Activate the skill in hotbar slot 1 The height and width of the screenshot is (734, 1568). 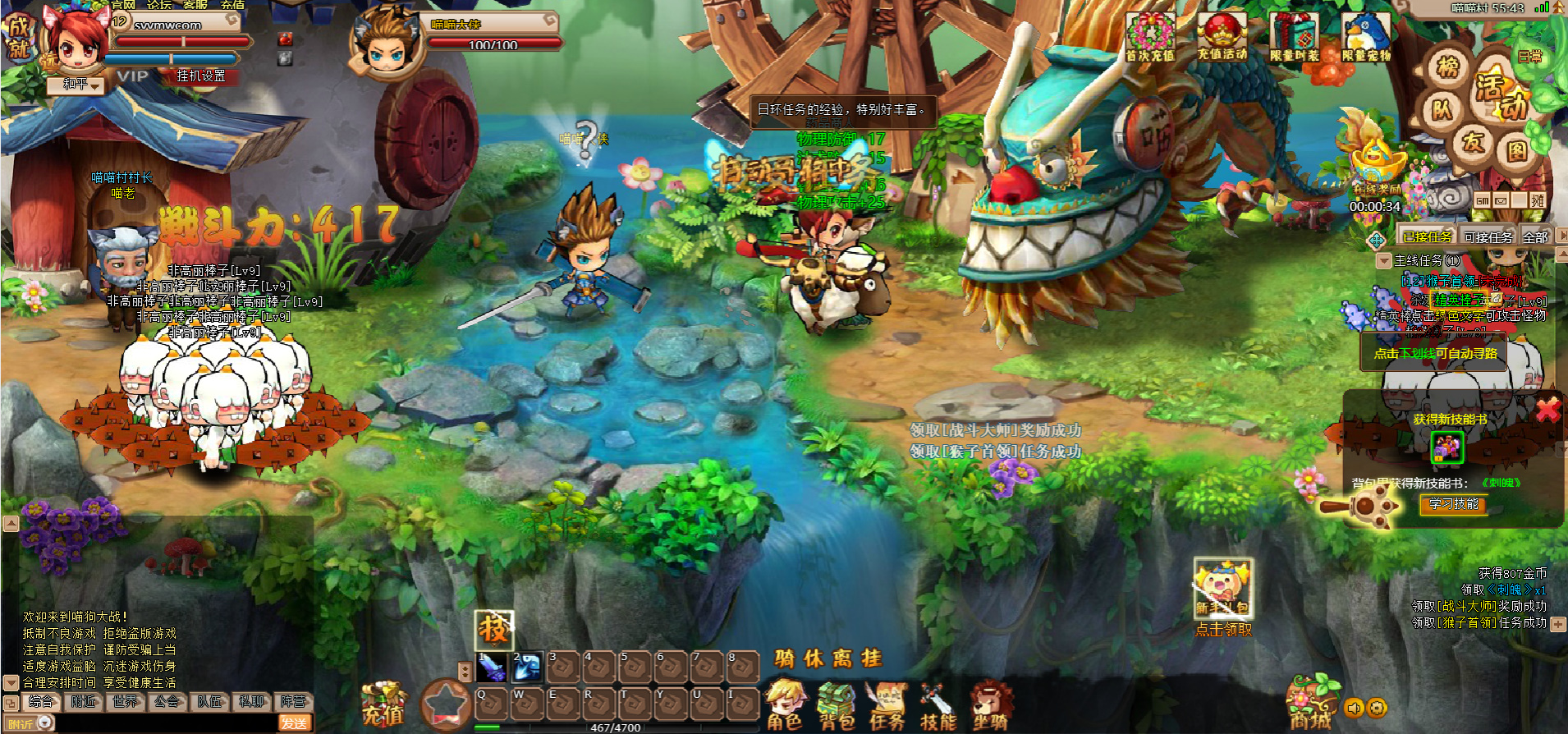tap(492, 667)
